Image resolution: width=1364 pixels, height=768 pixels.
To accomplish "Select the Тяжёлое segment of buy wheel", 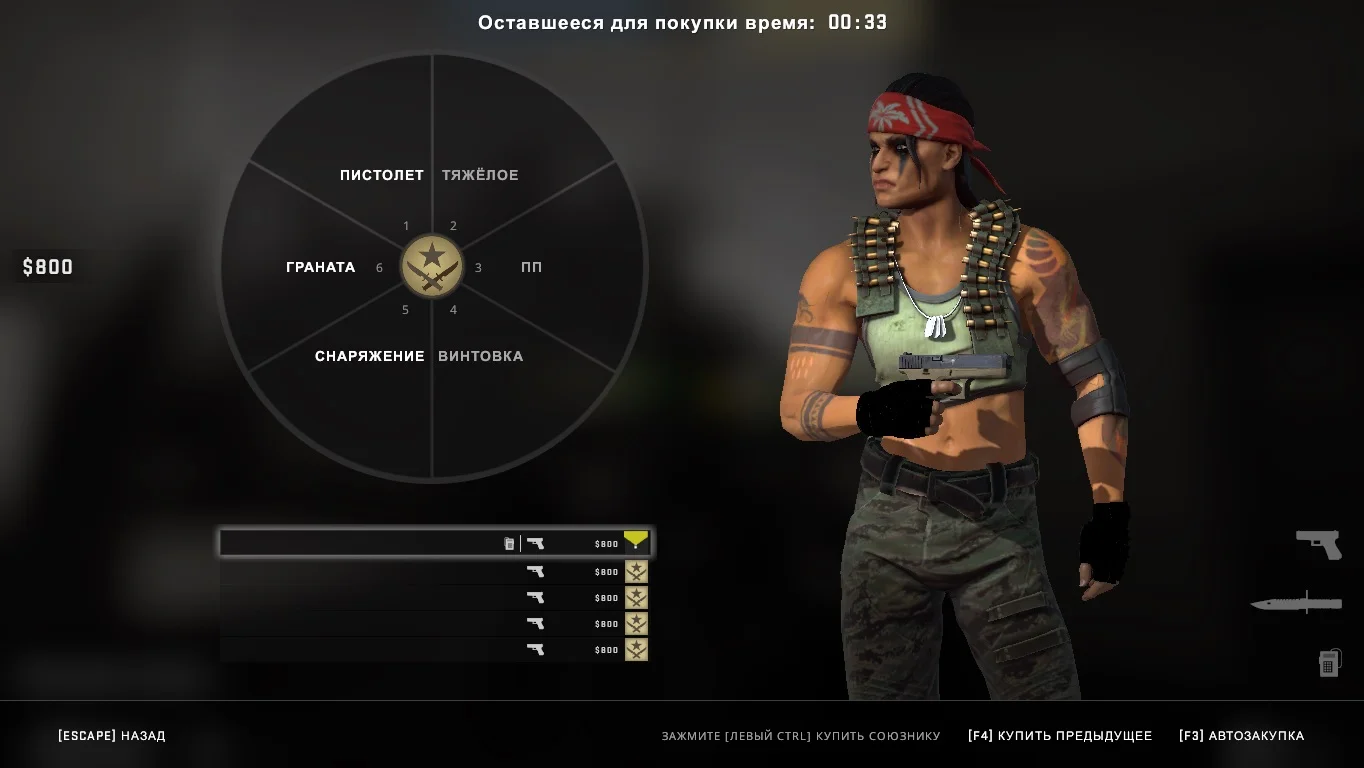I will (481, 175).
